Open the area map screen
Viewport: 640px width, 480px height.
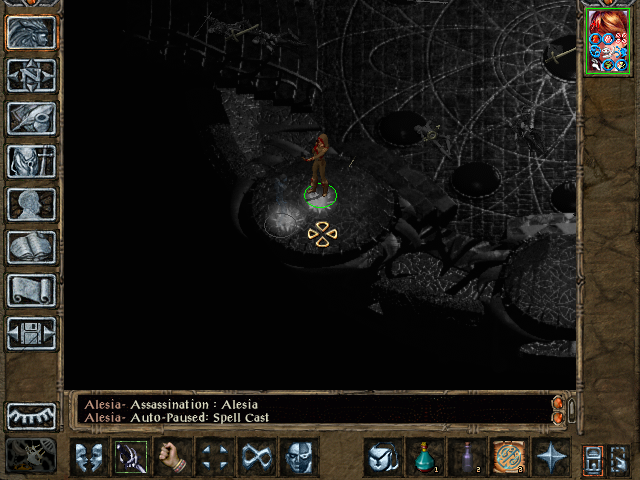(32, 75)
